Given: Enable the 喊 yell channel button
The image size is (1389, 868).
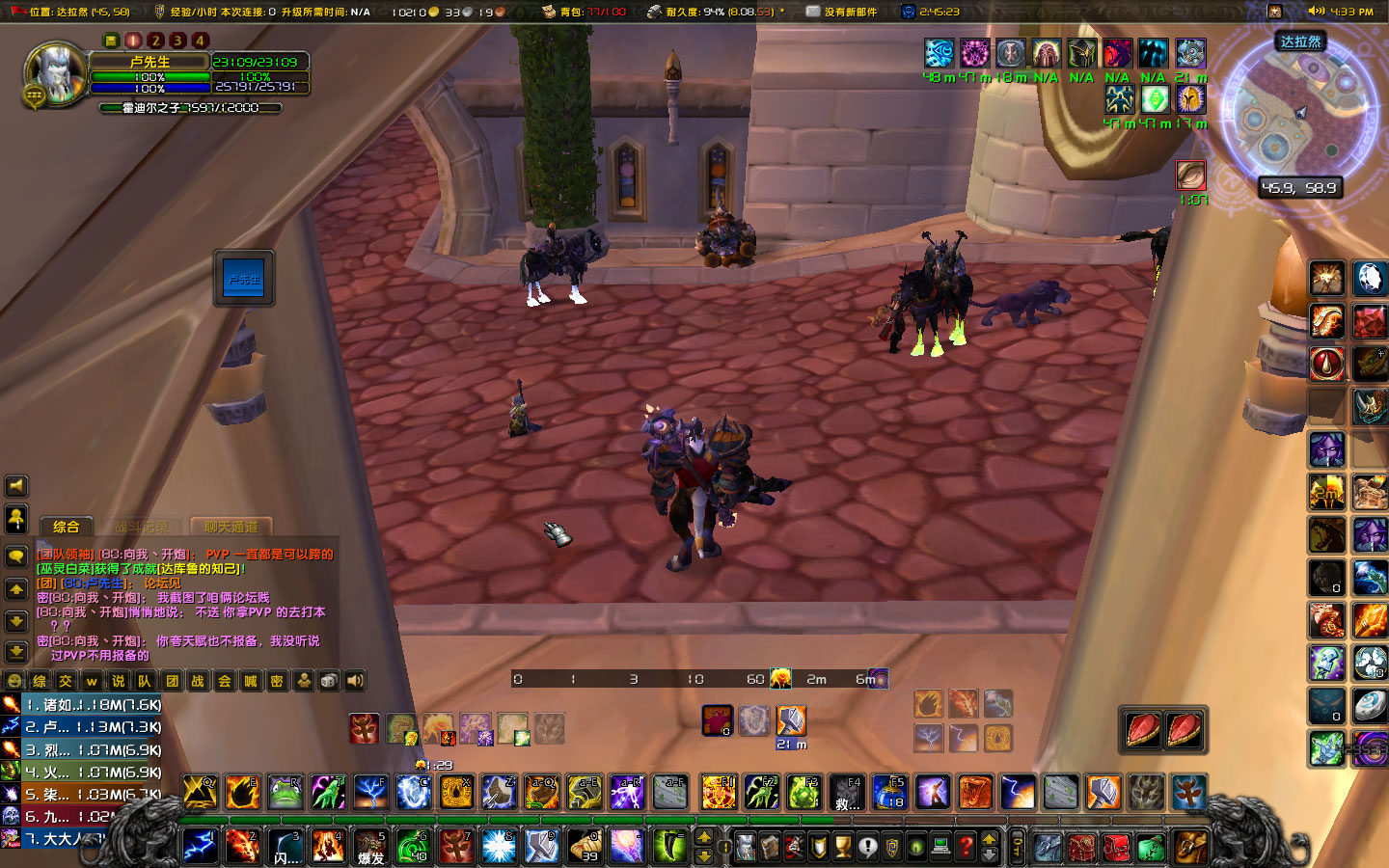Looking at the screenshot, I should pos(253,679).
